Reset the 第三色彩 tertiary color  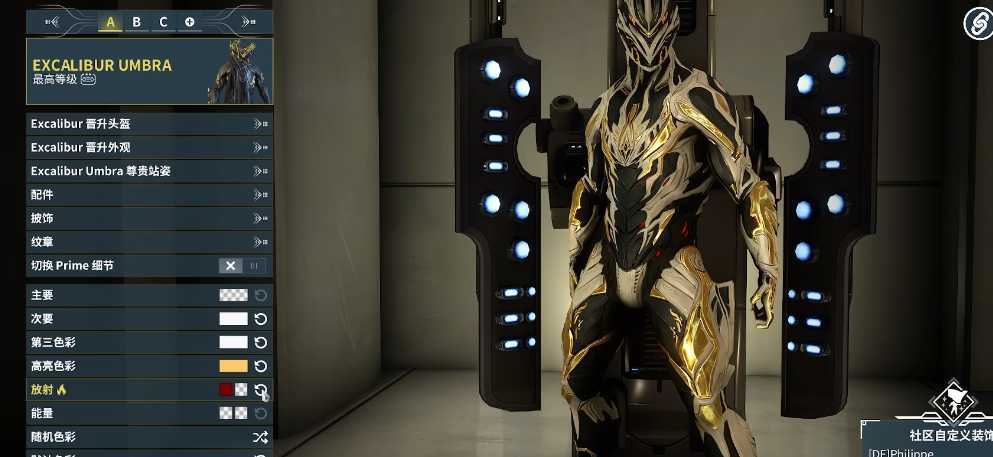coord(261,343)
